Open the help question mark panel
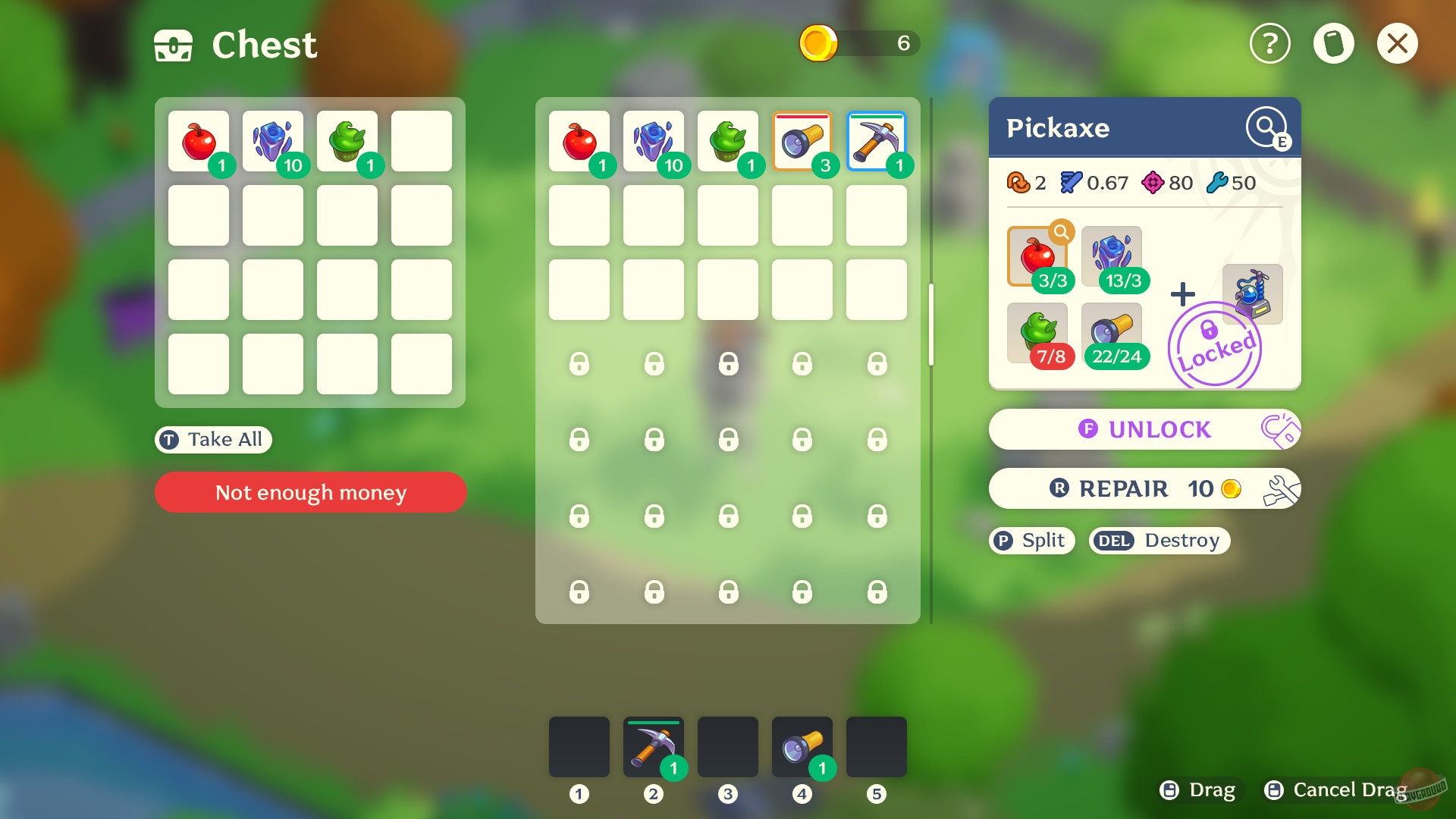 pos(1269,43)
